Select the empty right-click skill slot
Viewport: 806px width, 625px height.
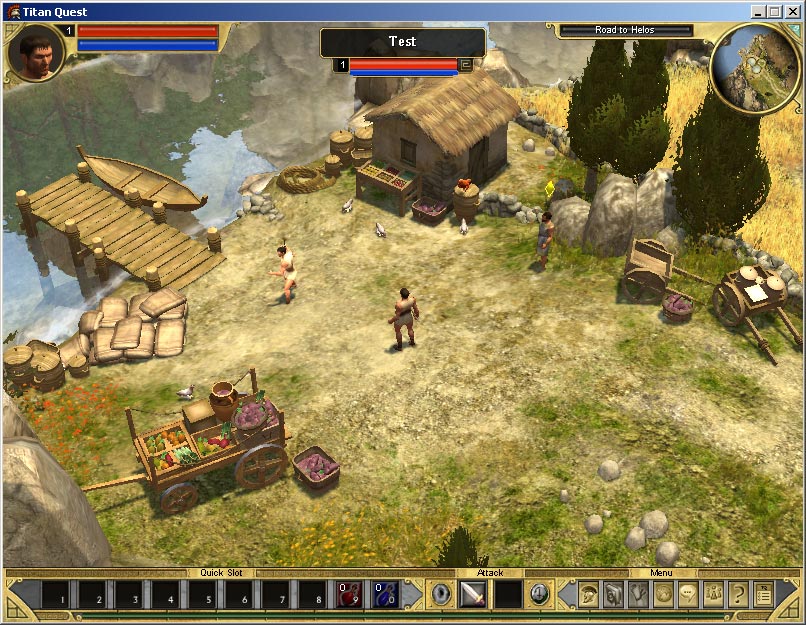point(508,594)
